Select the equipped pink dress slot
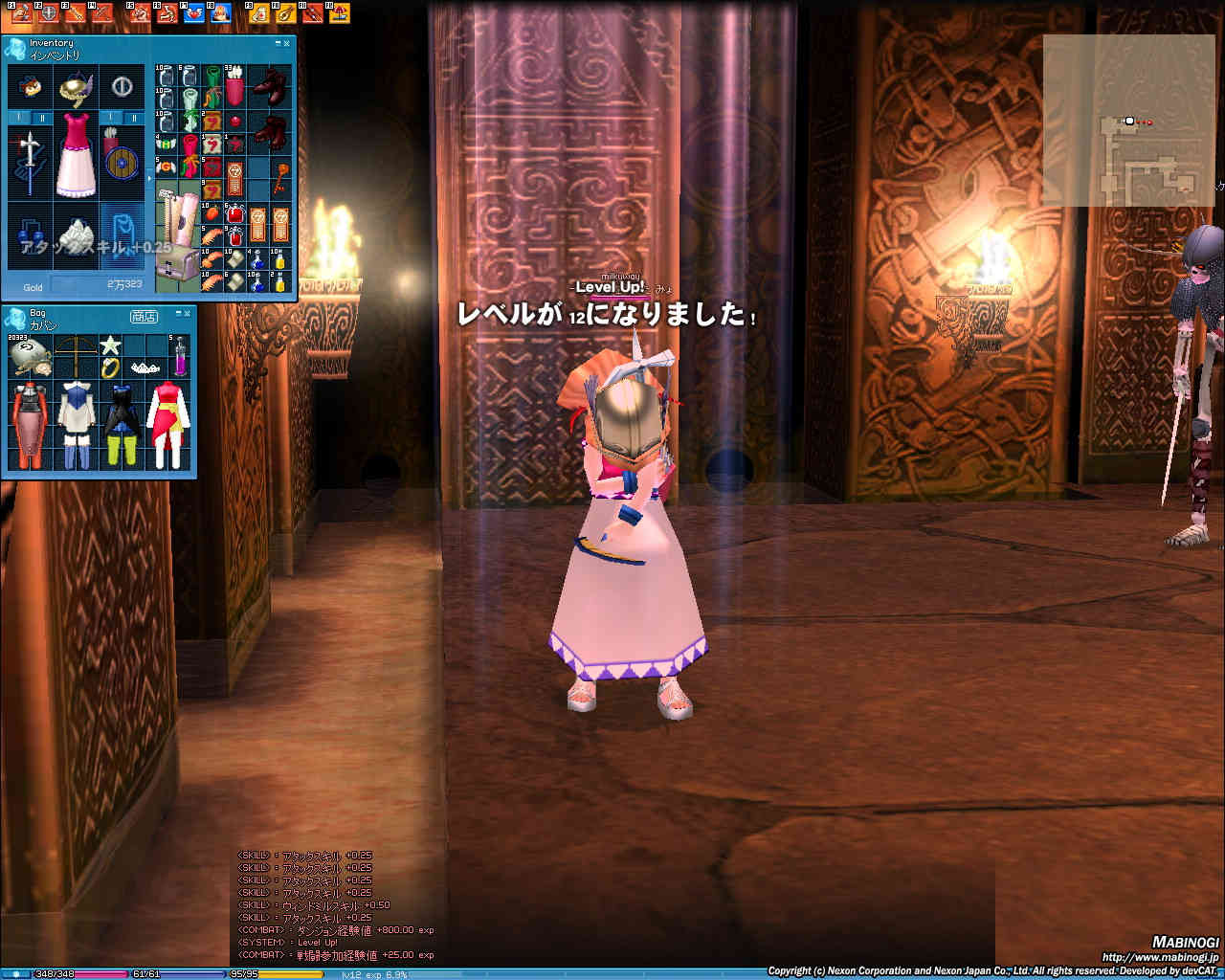The height and width of the screenshot is (980, 1225). click(76, 153)
